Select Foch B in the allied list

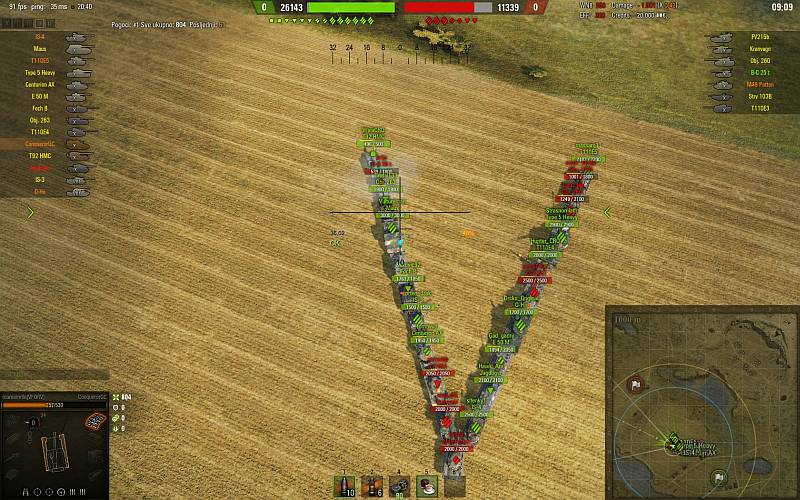(x=42, y=108)
